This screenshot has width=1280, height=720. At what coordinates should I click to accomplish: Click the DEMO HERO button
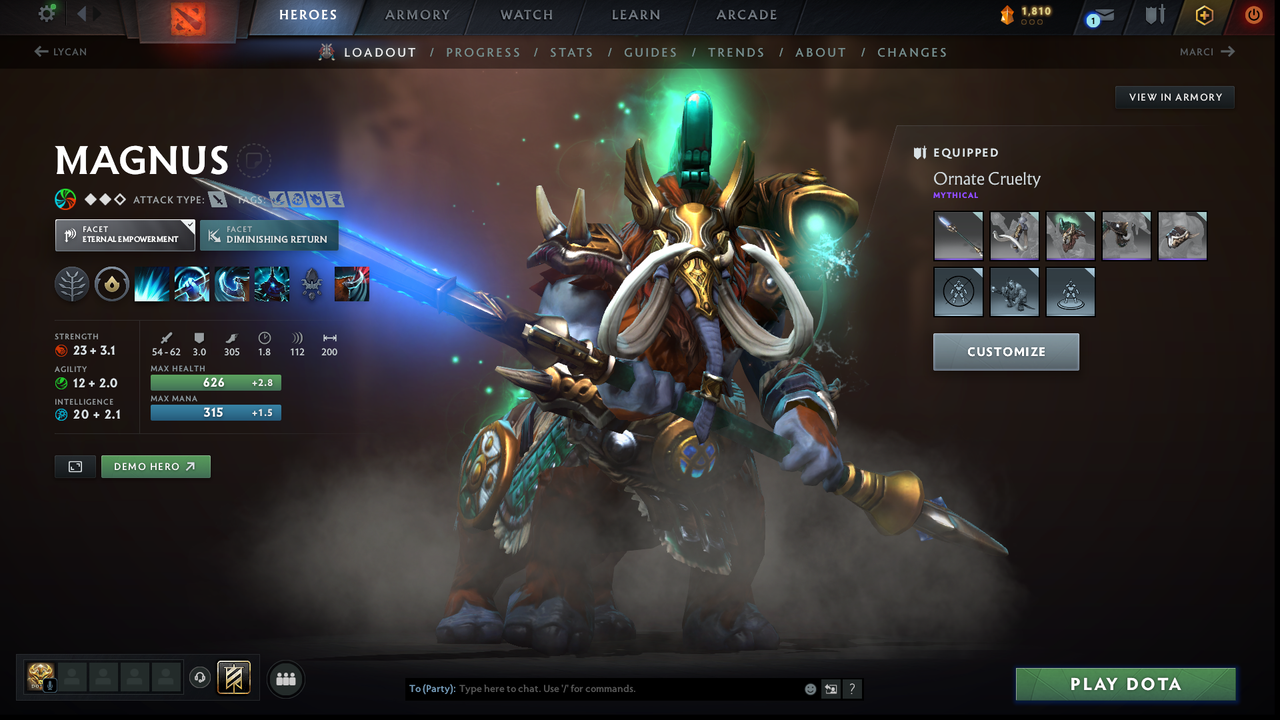(x=155, y=466)
